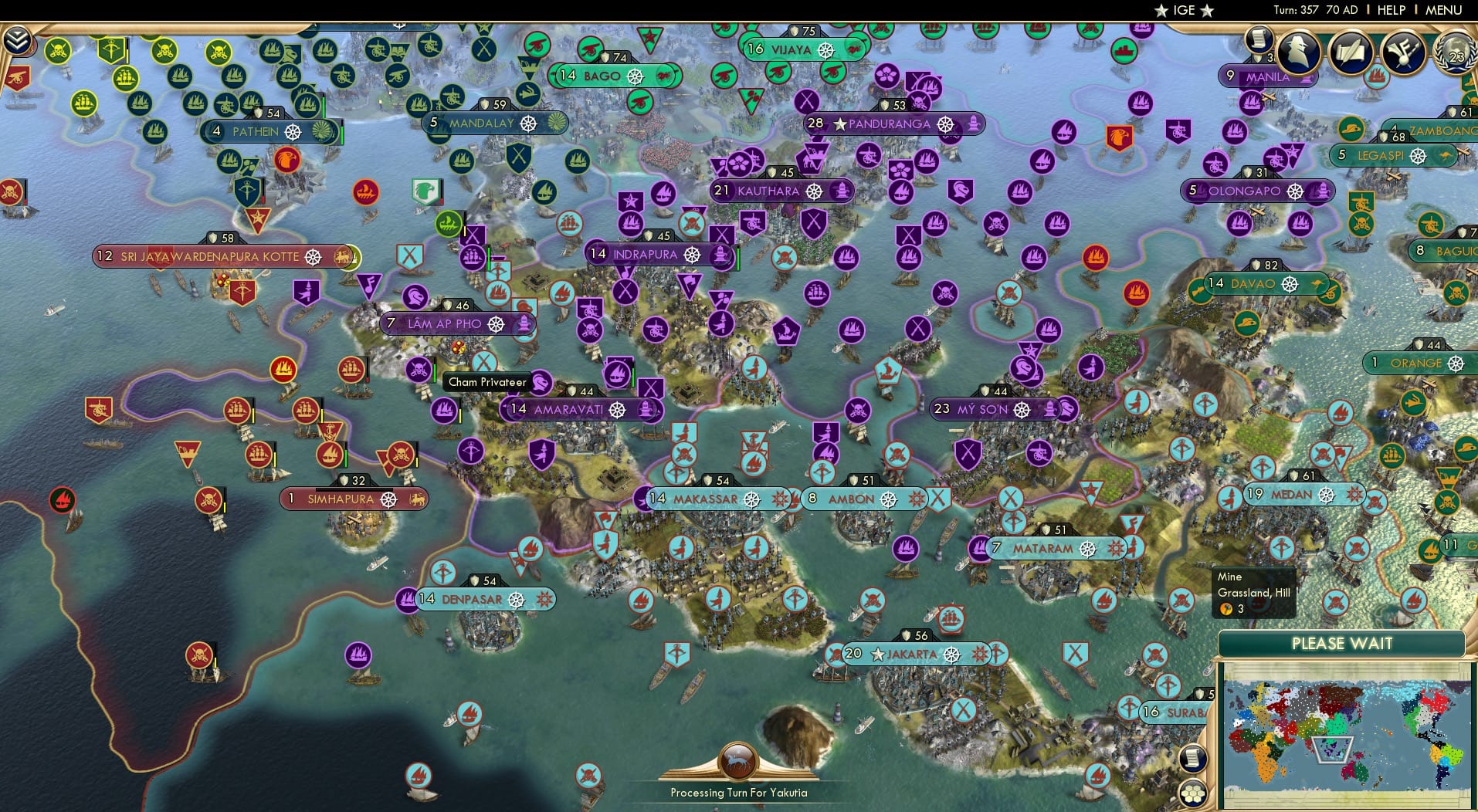
Task: Open the HELP screen
Action: (x=1391, y=10)
